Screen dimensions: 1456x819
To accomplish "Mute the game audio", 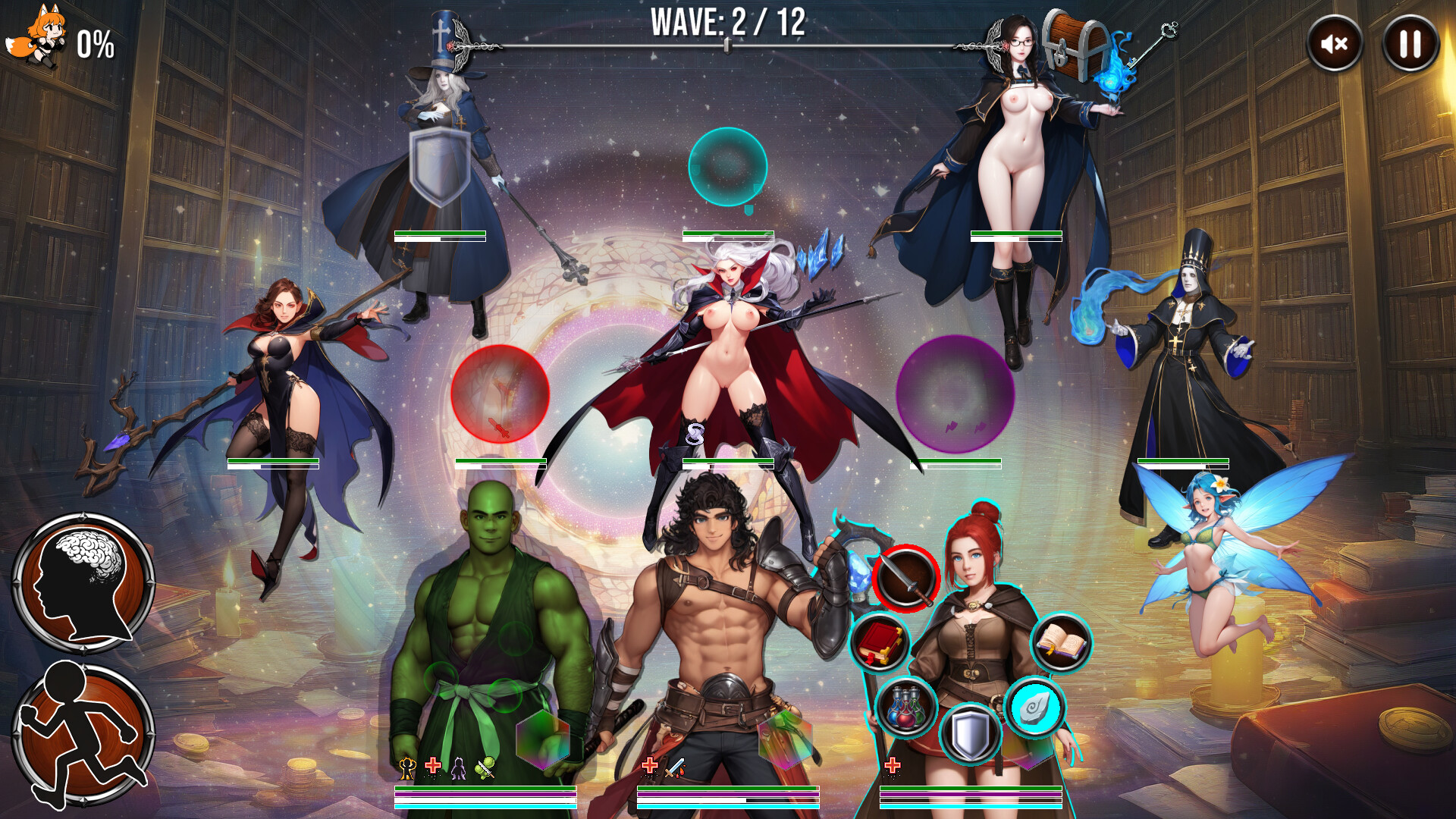I will 1333,44.
